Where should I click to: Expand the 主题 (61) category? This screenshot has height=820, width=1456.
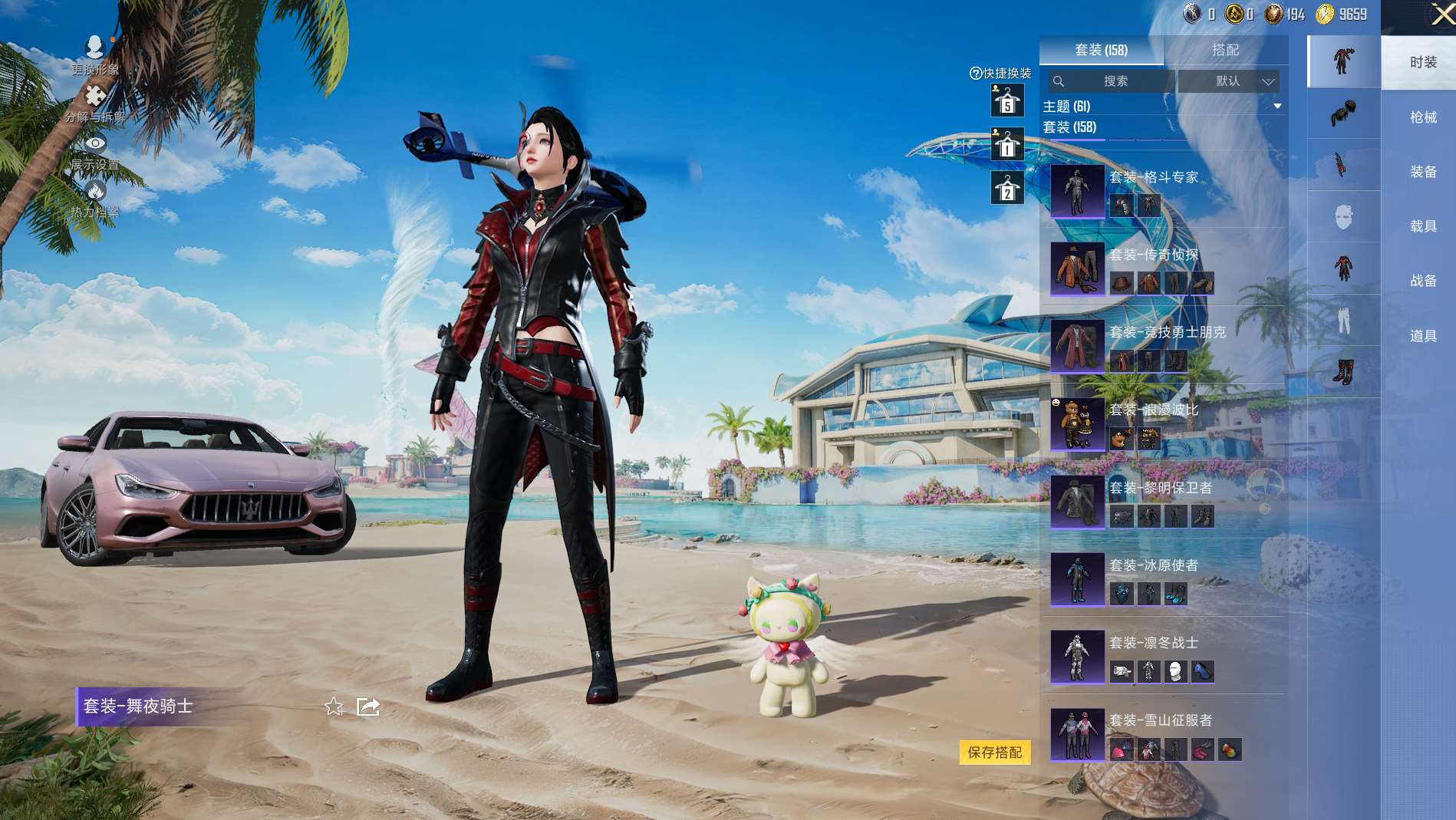1276,106
